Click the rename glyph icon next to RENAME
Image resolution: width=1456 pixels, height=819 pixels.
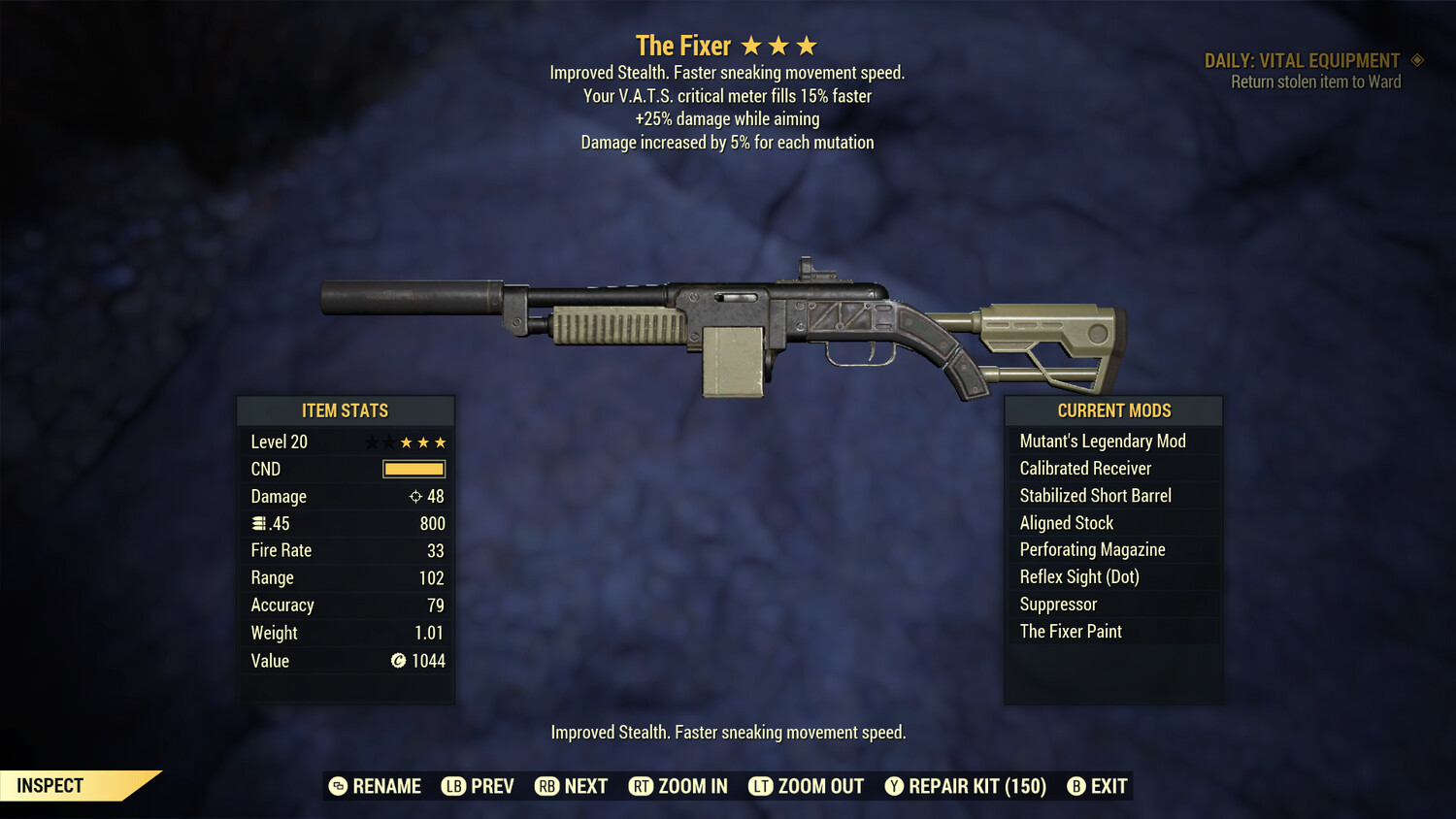[x=338, y=786]
